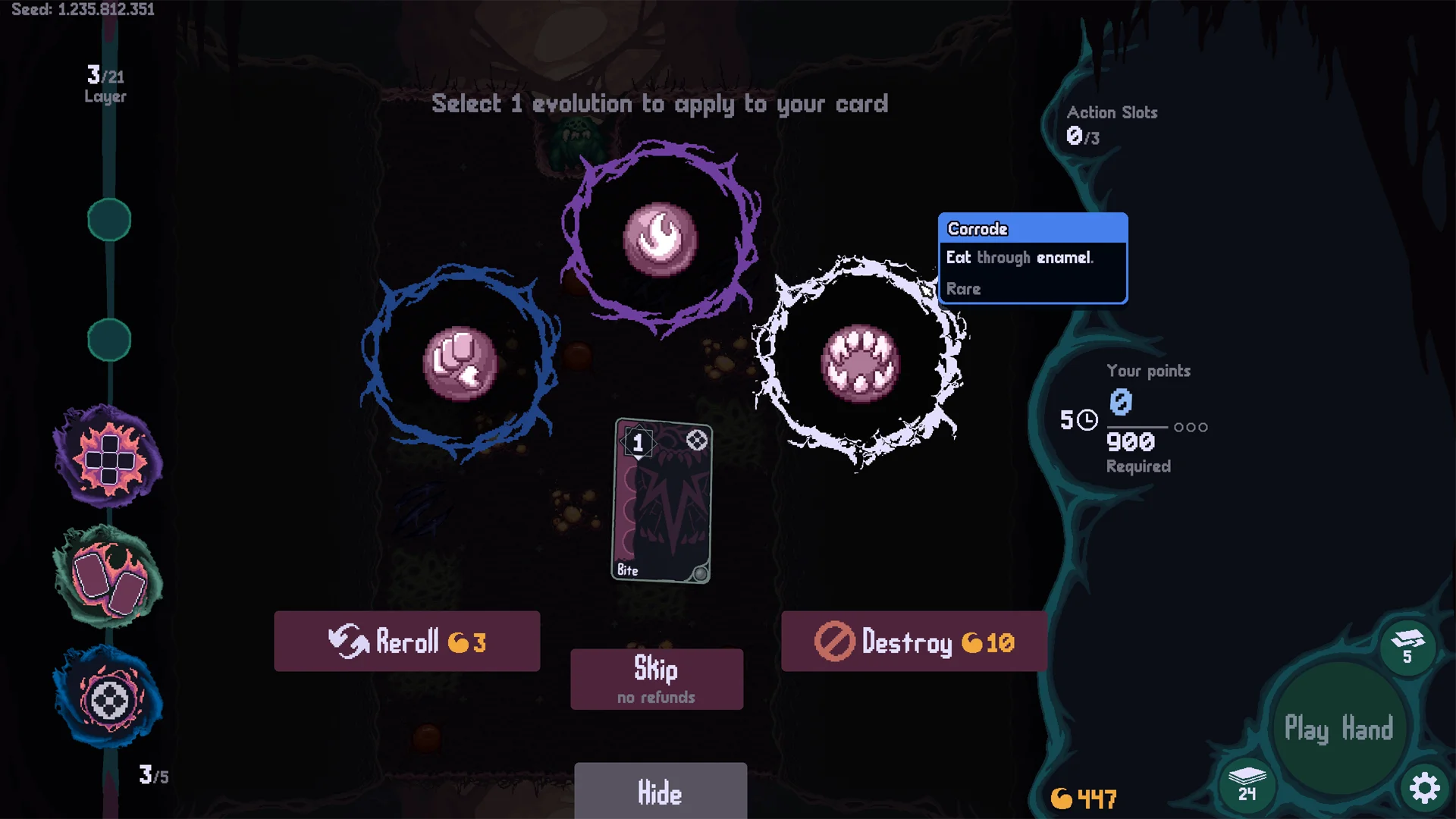Skip the evolution selection

657,679
